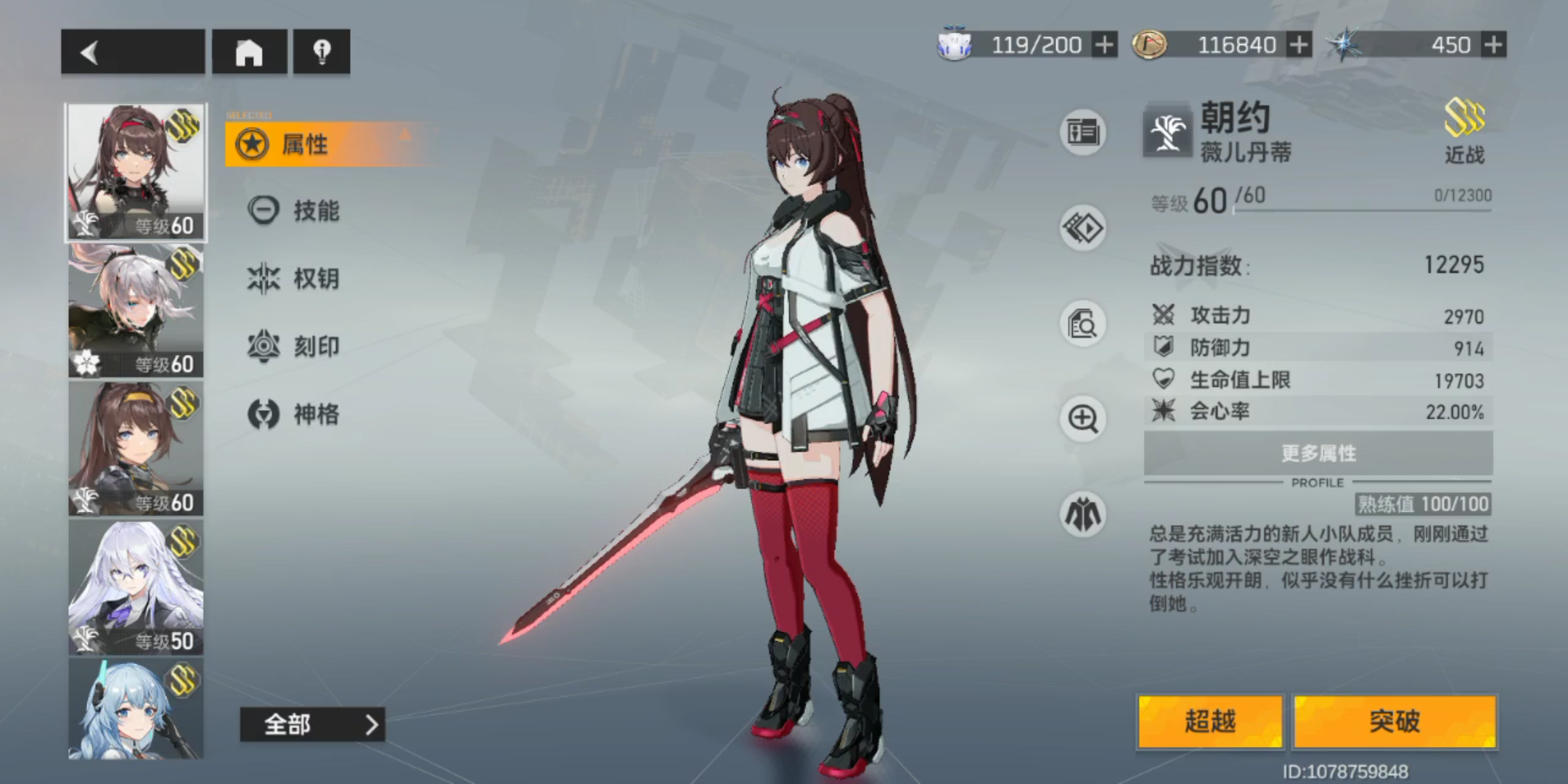Expand the 全部 character filter dropdown
1568x784 pixels.
point(312,724)
